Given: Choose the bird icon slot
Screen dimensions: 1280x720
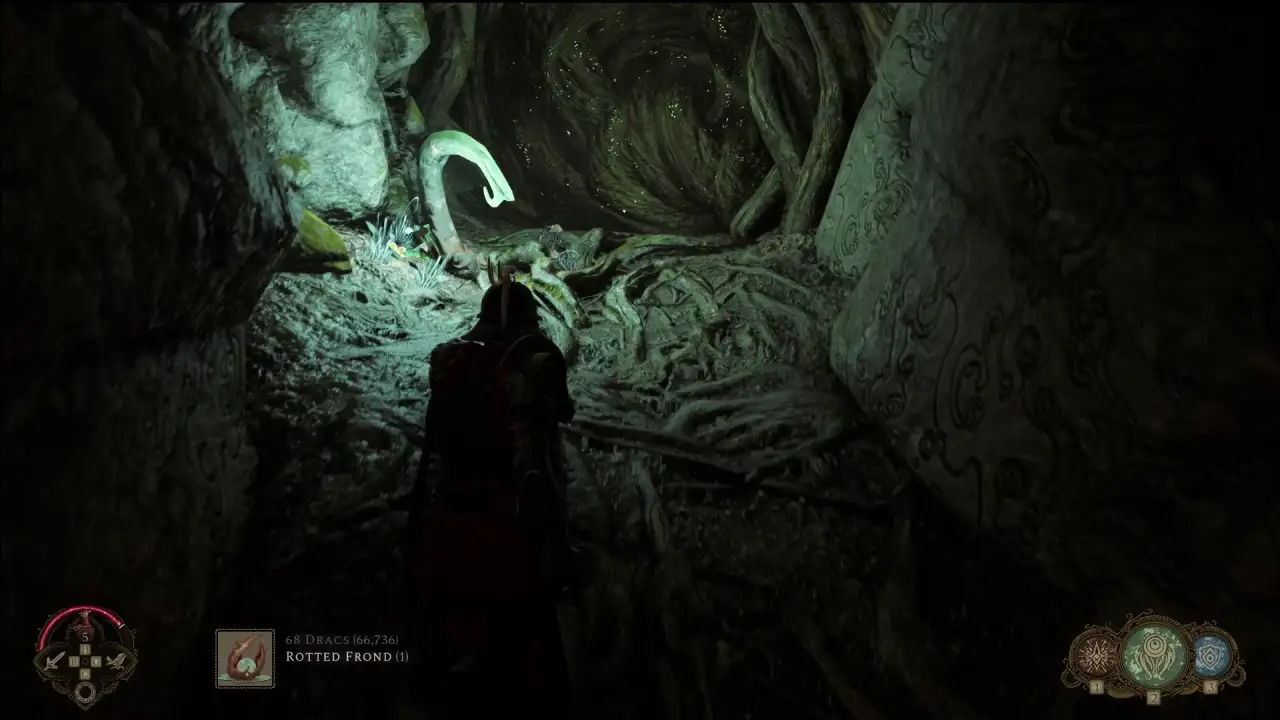Looking at the screenshot, I should pos(118,661).
